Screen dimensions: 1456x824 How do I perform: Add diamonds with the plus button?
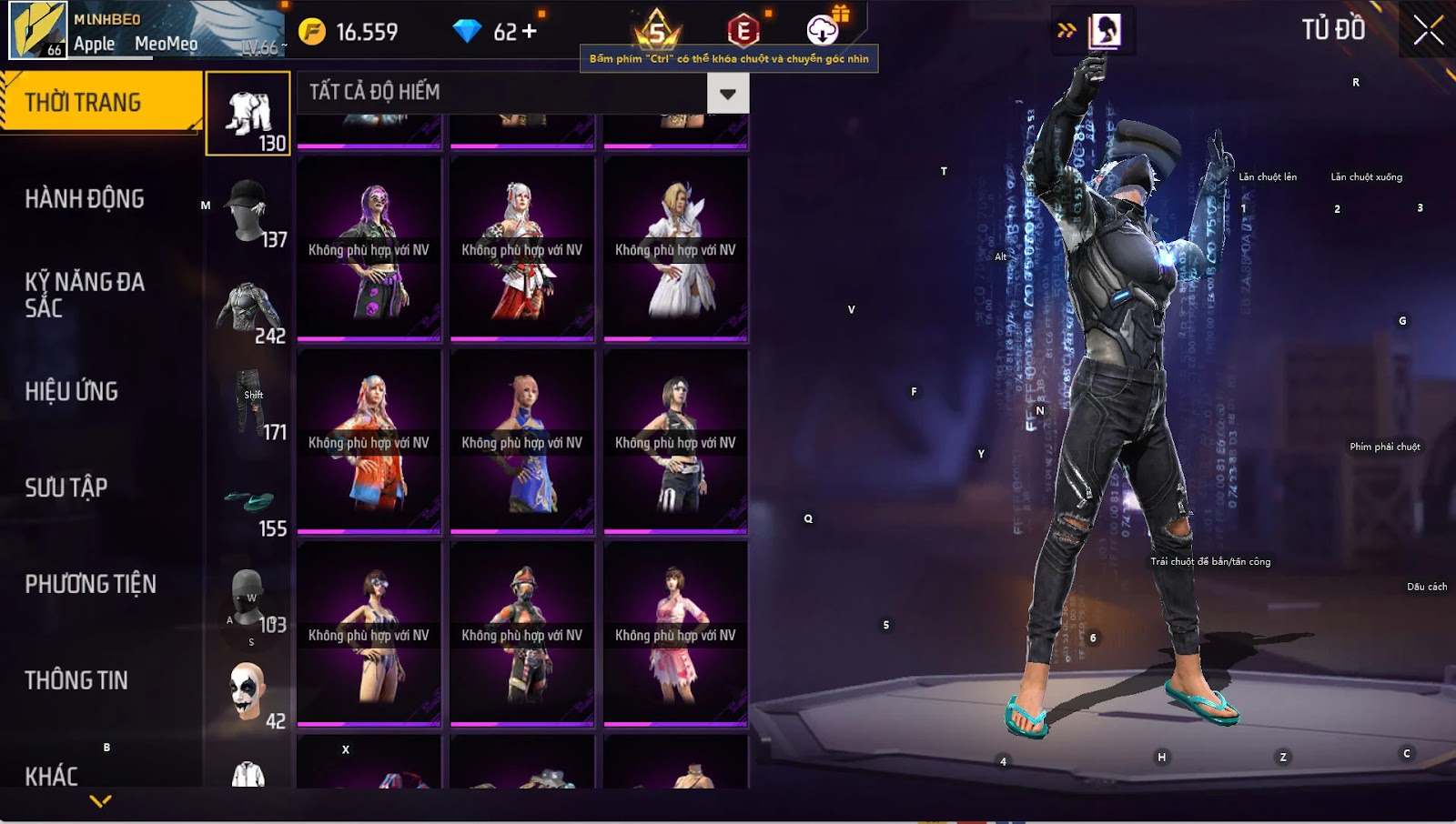tap(529, 32)
